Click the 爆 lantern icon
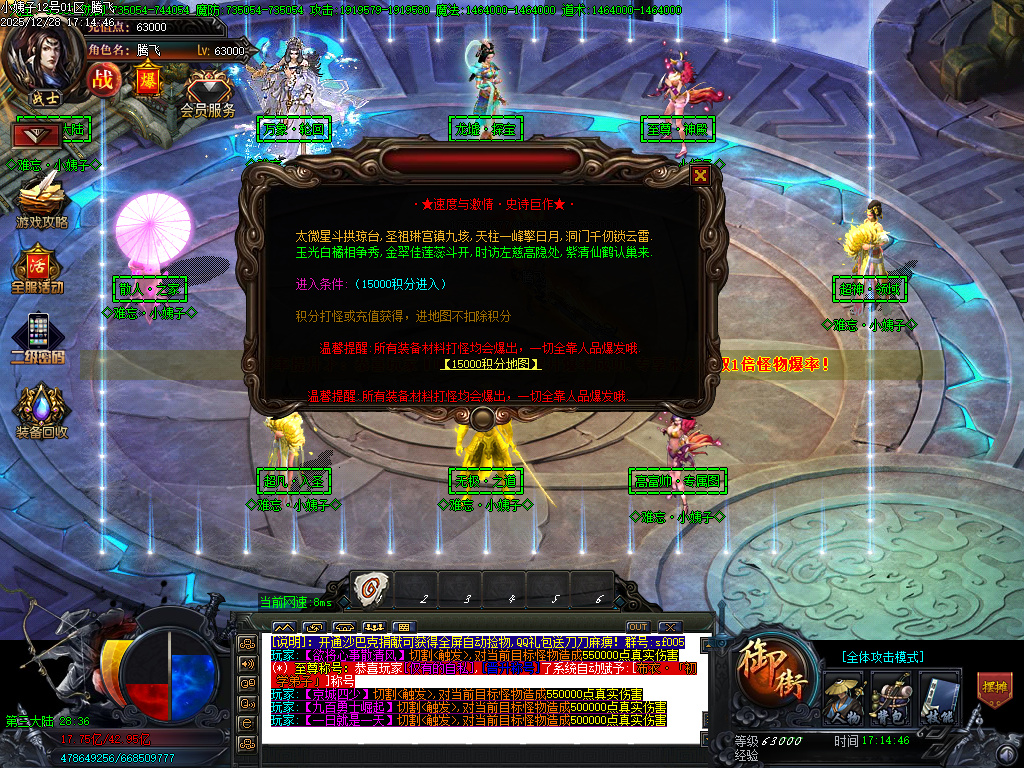This screenshot has width=1024, height=768. (148, 78)
